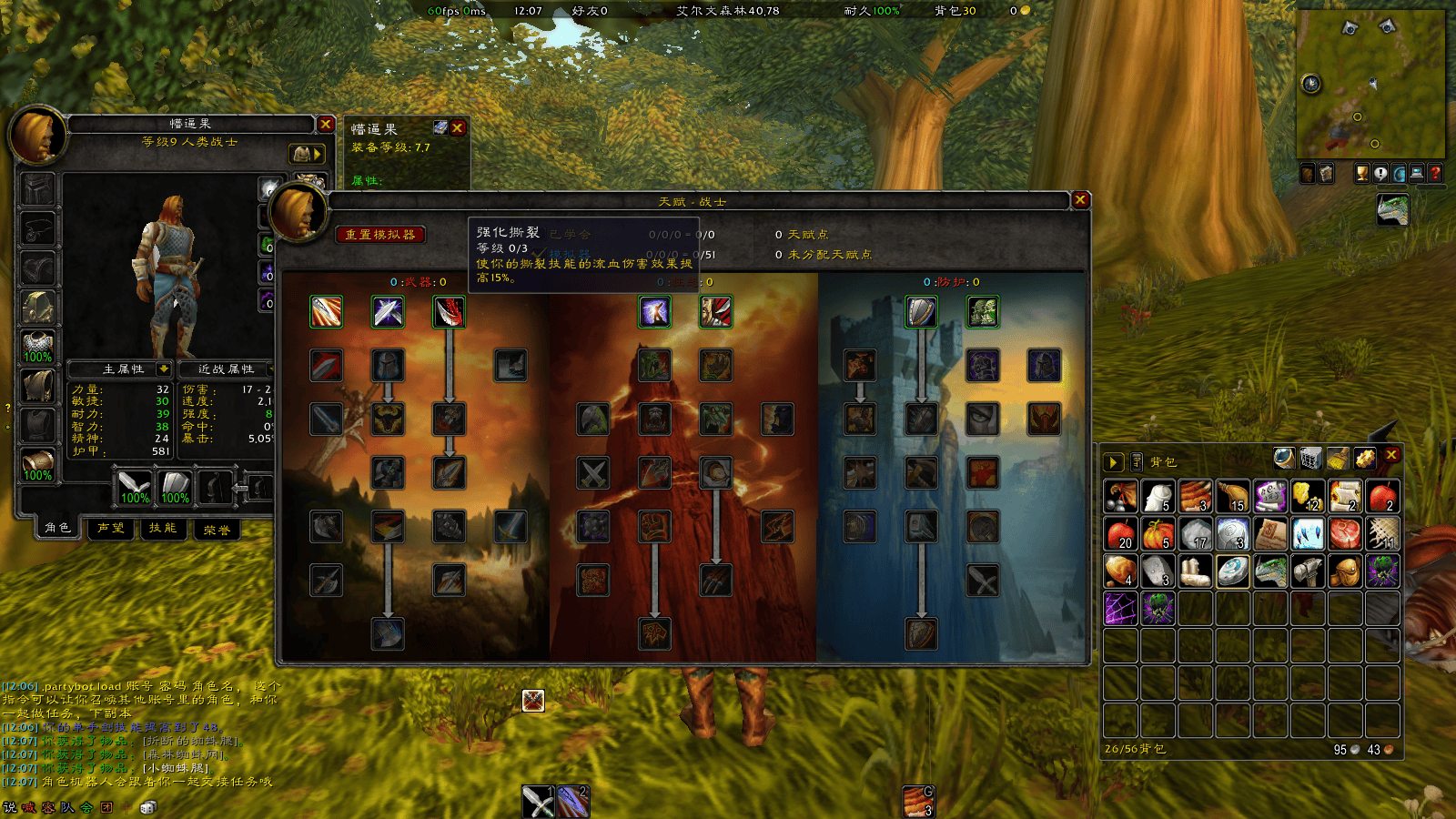Select the pumpkin stack in the bag
Image resolution: width=1456 pixels, height=819 pixels.
pos(1158,534)
